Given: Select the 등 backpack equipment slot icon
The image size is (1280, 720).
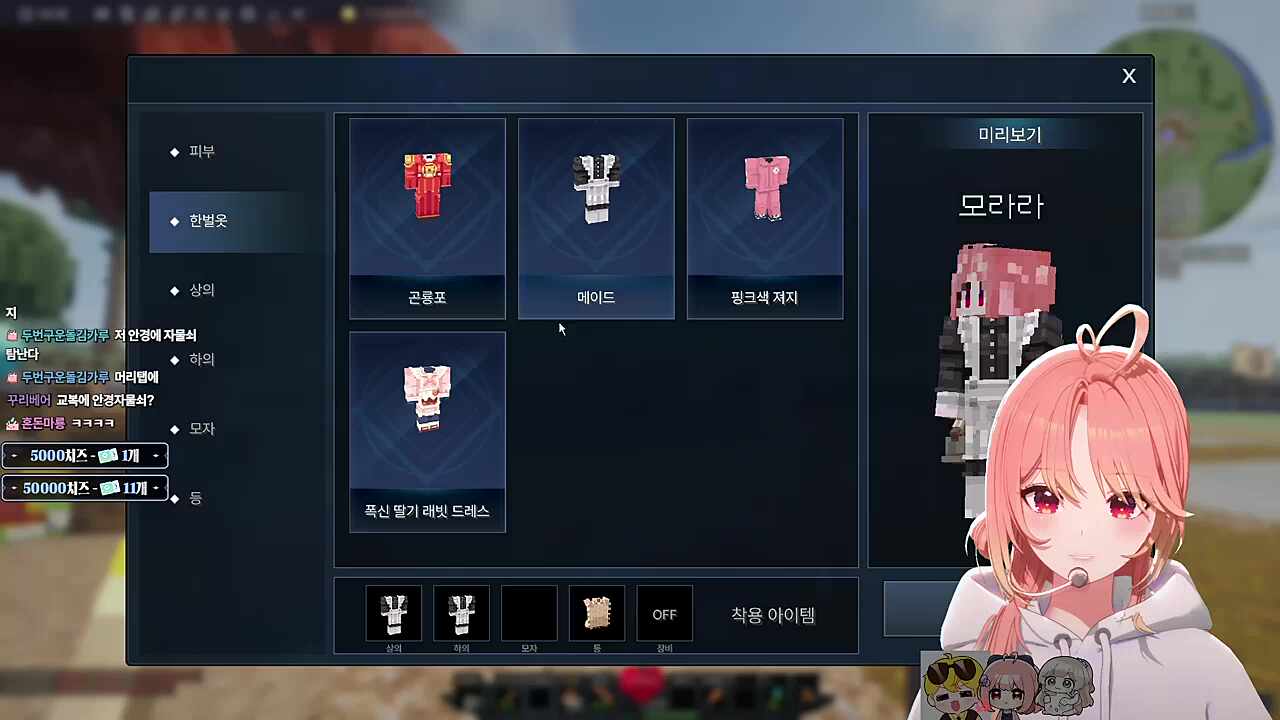Looking at the screenshot, I should pos(596,612).
